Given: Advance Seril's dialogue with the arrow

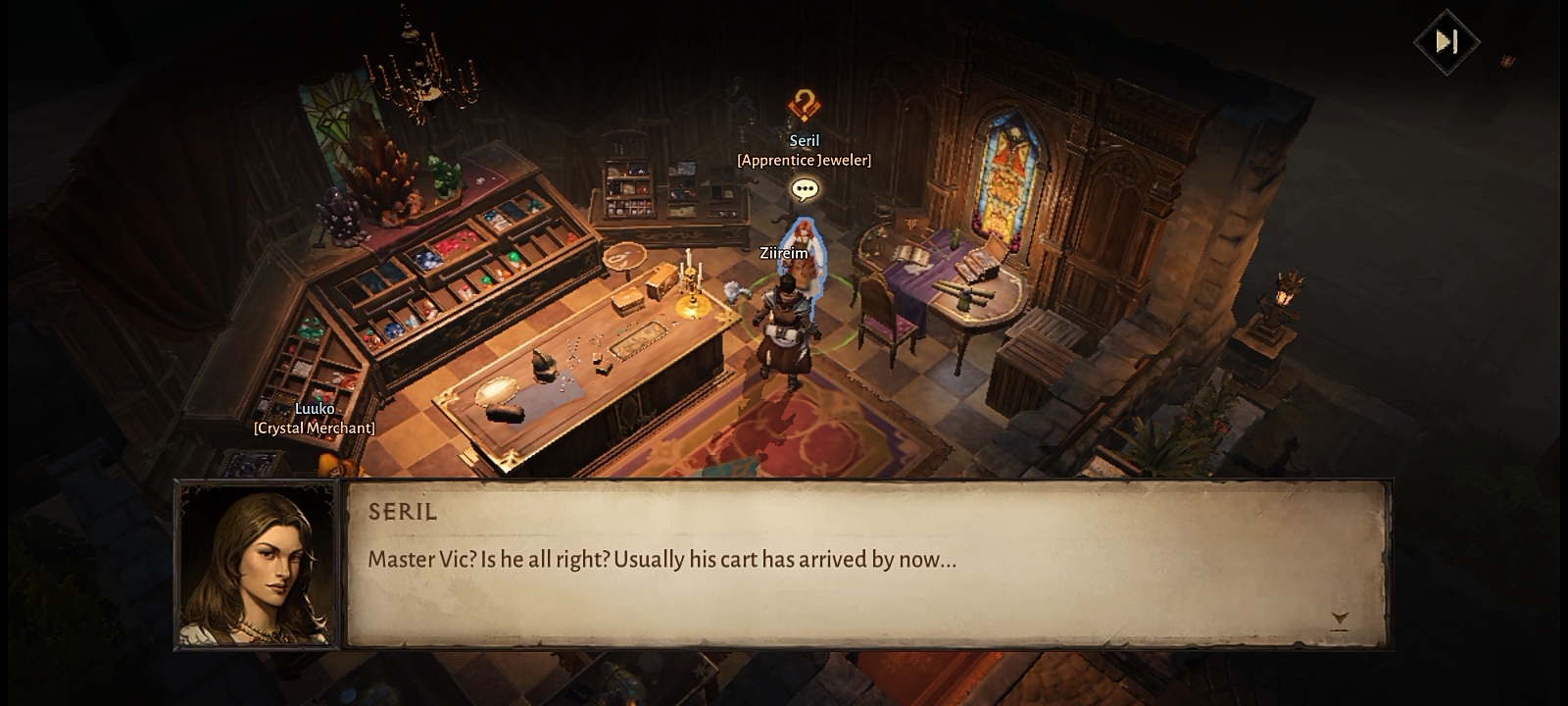Looking at the screenshot, I should pos(1340,619).
